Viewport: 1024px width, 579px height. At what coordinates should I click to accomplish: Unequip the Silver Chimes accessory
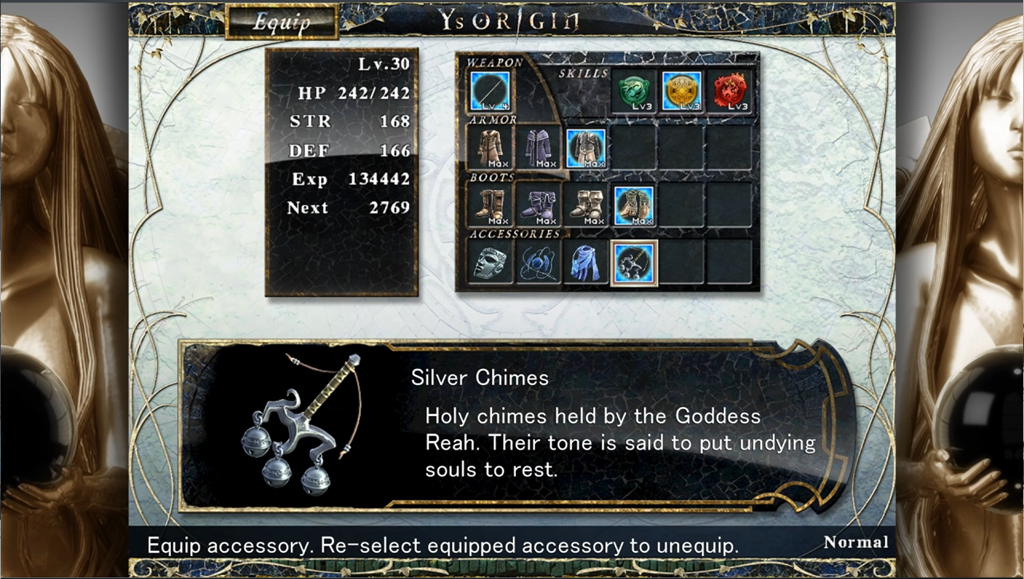(634, 262)
